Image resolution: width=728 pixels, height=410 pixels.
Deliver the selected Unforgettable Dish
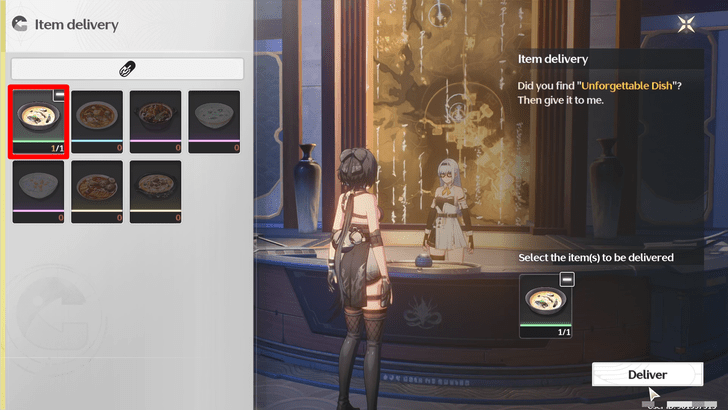(646, 374)
